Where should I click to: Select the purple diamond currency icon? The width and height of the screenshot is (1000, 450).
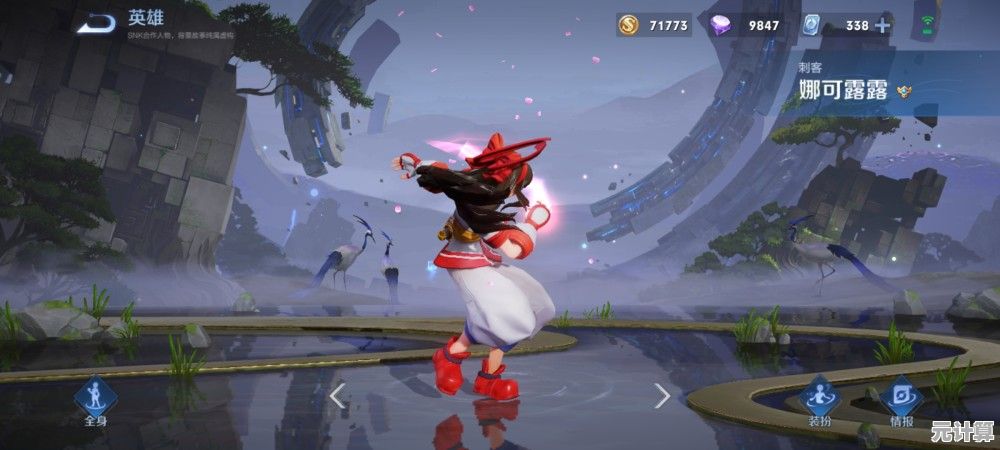719,26
